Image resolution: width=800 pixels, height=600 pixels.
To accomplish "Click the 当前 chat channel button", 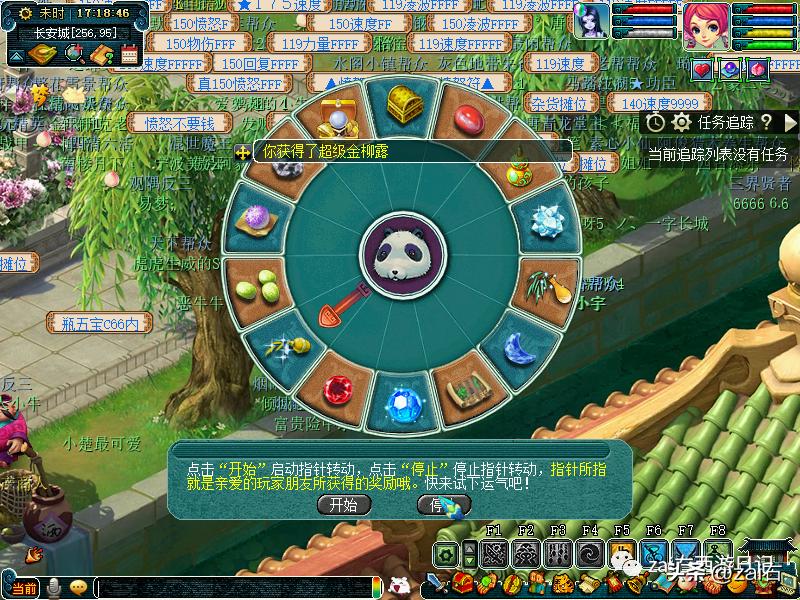I will pos(23,588).
